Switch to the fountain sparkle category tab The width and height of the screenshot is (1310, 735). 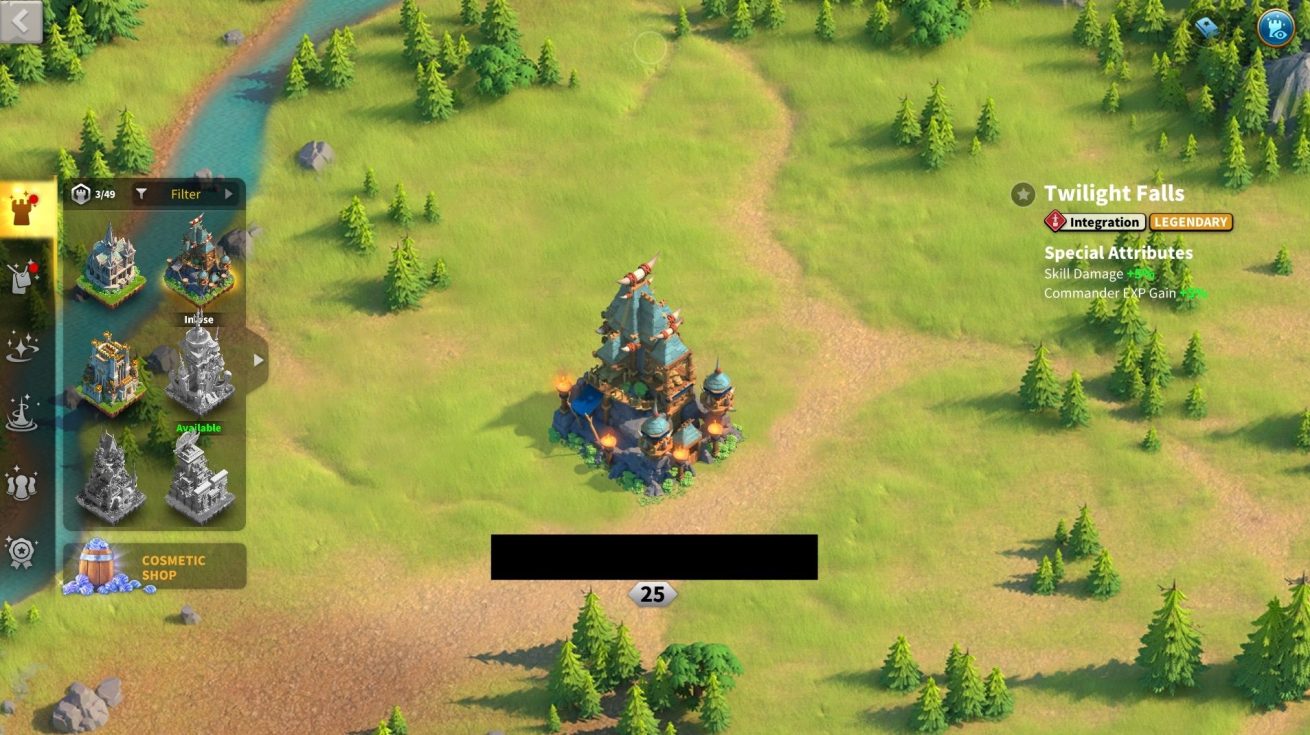tap(22, 414)
